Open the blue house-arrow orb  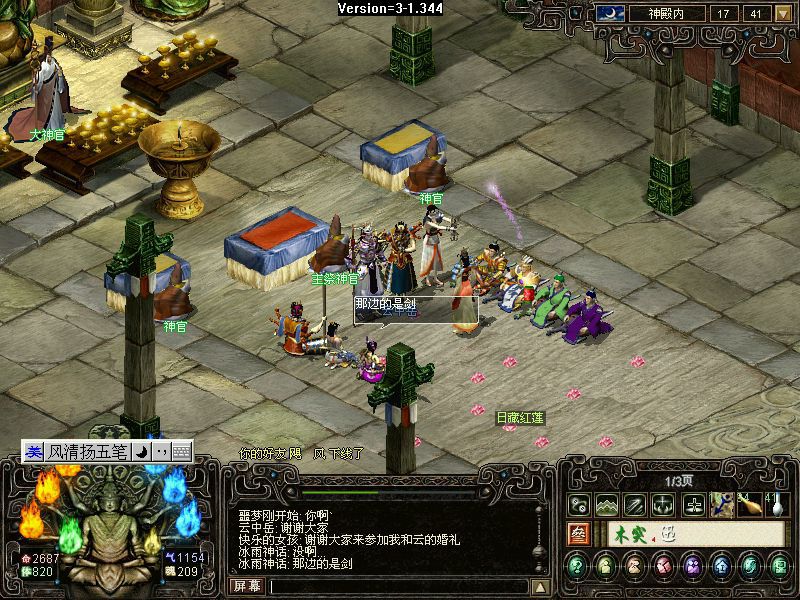click(x=721, y=566)
